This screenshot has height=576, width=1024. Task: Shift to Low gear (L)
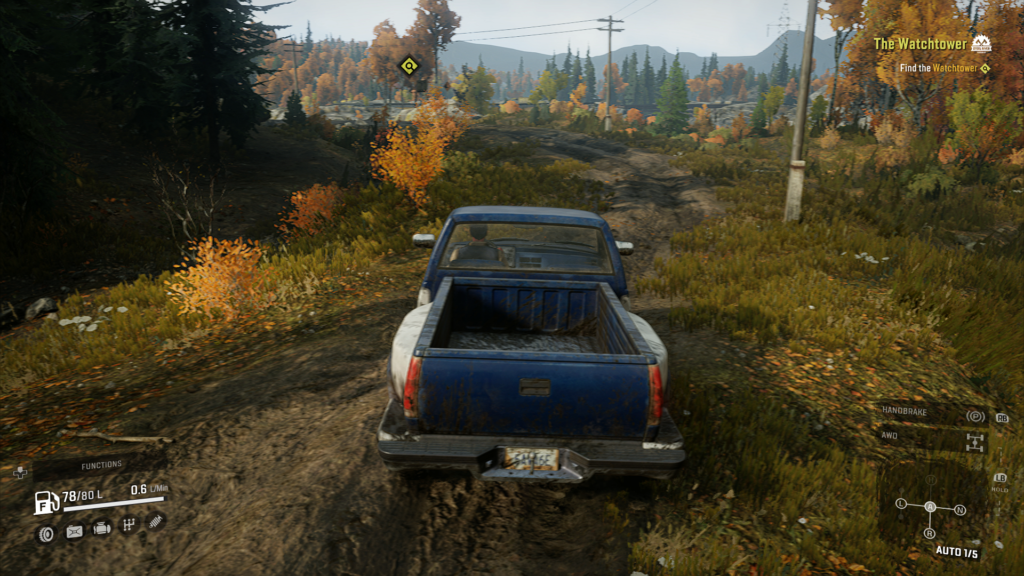pos(901,503)
